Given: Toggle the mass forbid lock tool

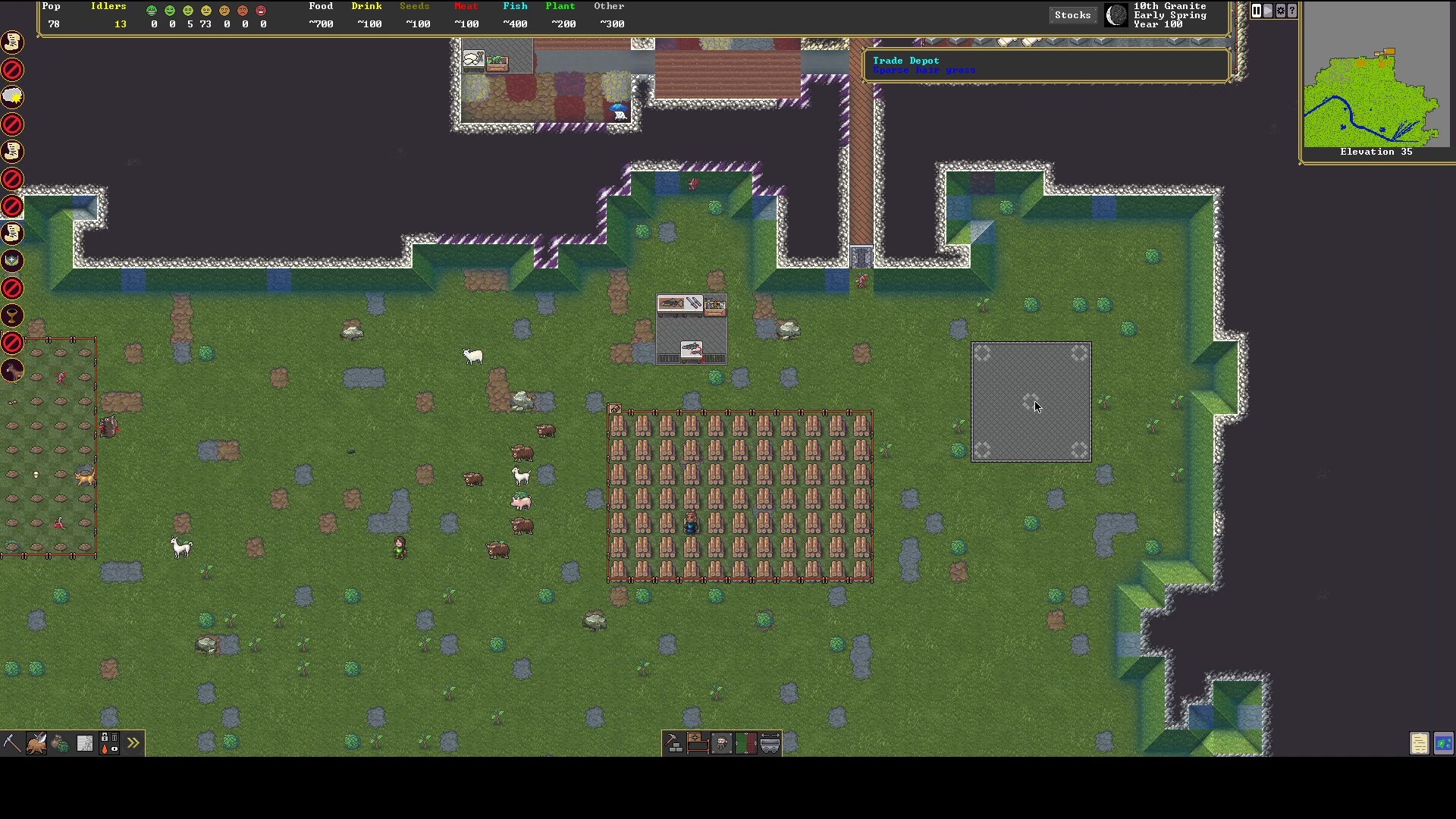Looking at the screenshot, I should [105, 737].
